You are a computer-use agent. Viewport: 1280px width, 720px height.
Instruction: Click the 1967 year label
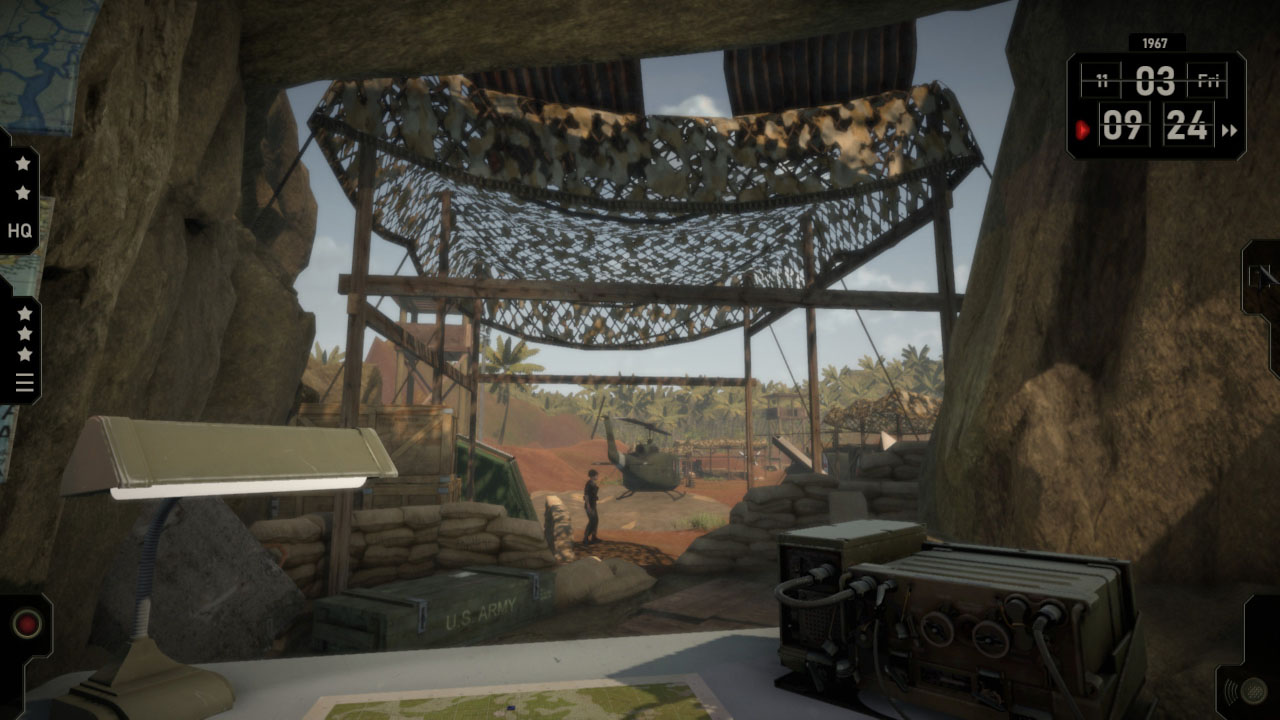point(1157,43)
